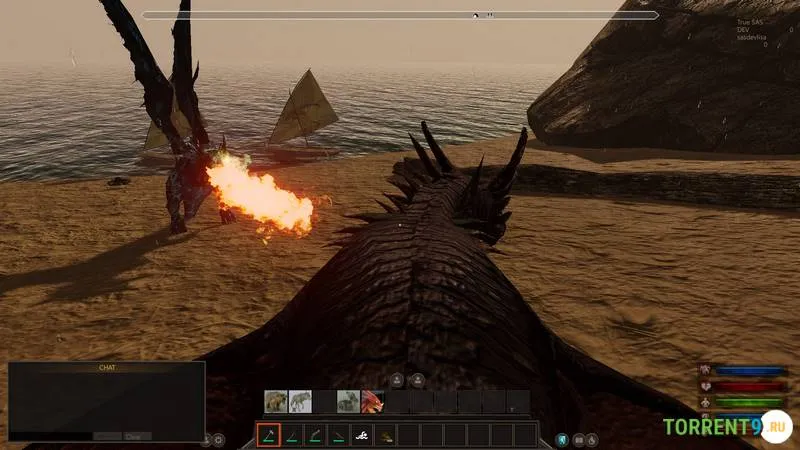Select the red dragon creature slot
Viewport: 800px width, 450px height.
pyautogui.click(x=372, y=402)
